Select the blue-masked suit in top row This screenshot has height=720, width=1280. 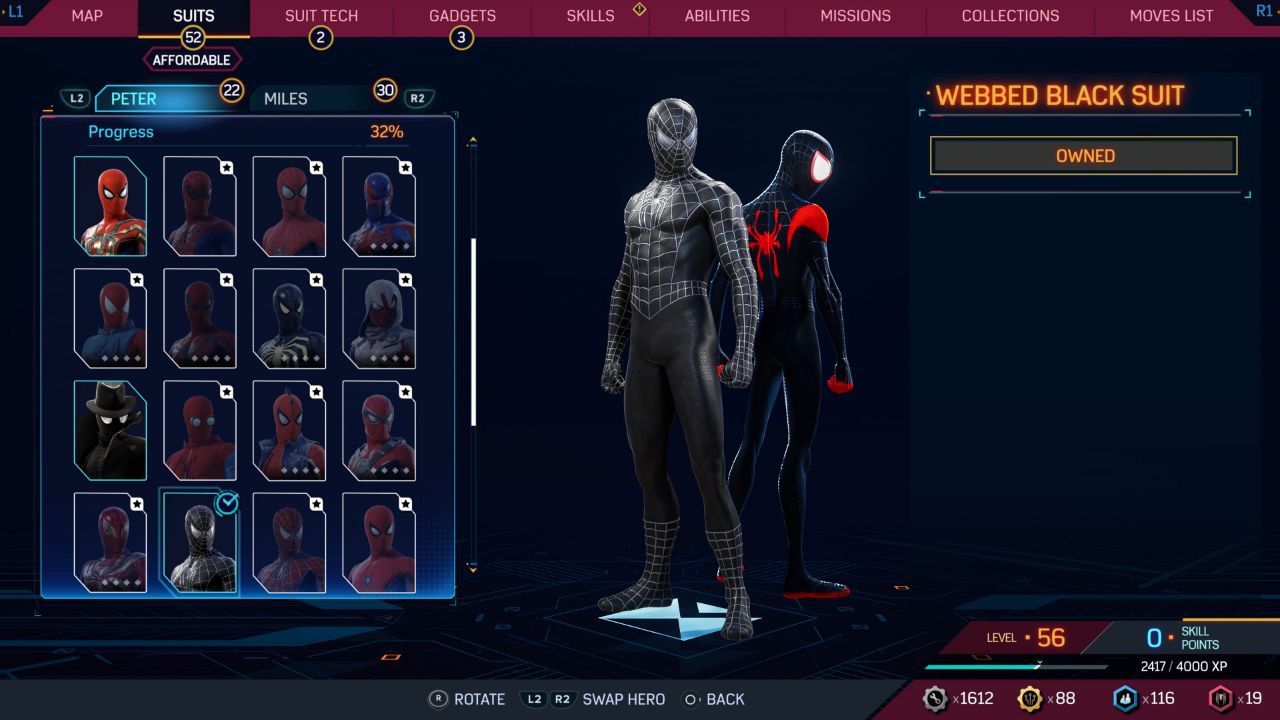[379, 206]
